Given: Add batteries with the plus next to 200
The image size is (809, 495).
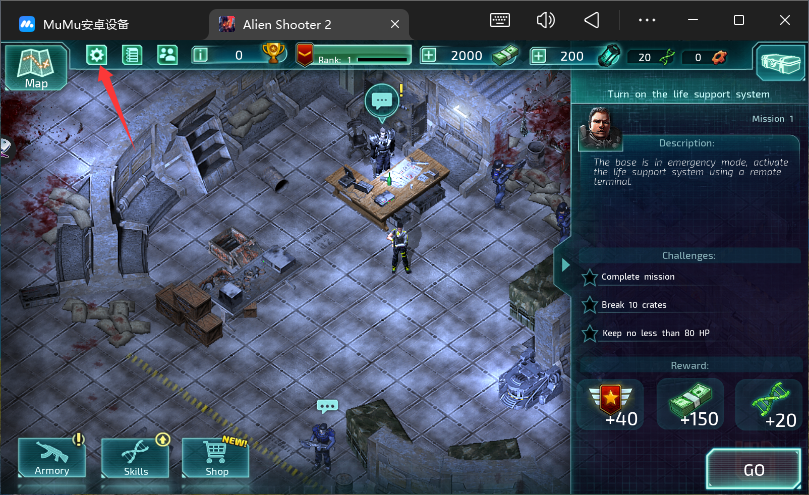Looking at the screenshot, I should click(539, 56).
